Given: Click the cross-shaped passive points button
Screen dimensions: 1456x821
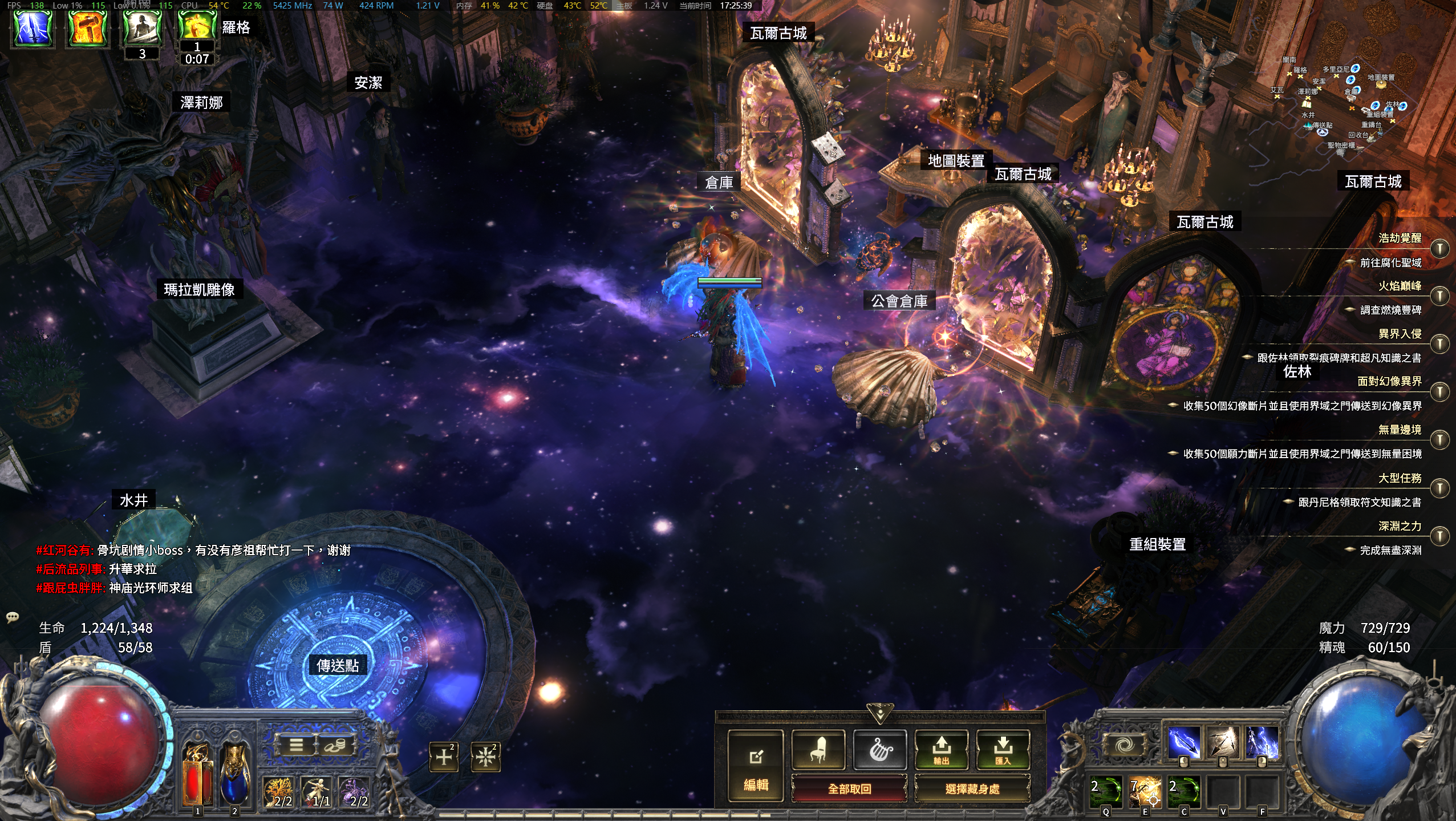Looking at the screenshot, I should coord(444,757).
